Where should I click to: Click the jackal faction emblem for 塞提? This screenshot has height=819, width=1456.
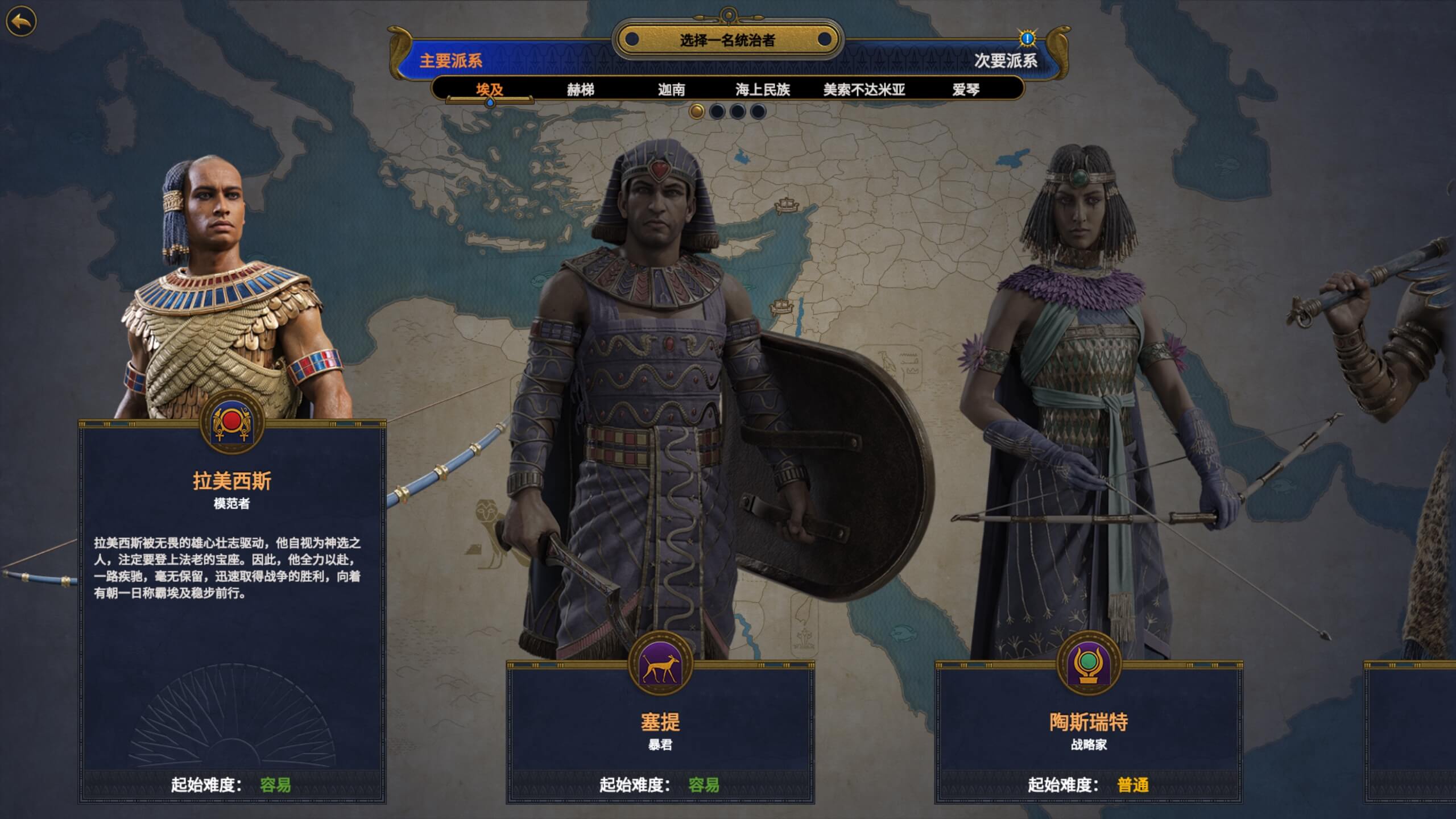coord(660,663)
